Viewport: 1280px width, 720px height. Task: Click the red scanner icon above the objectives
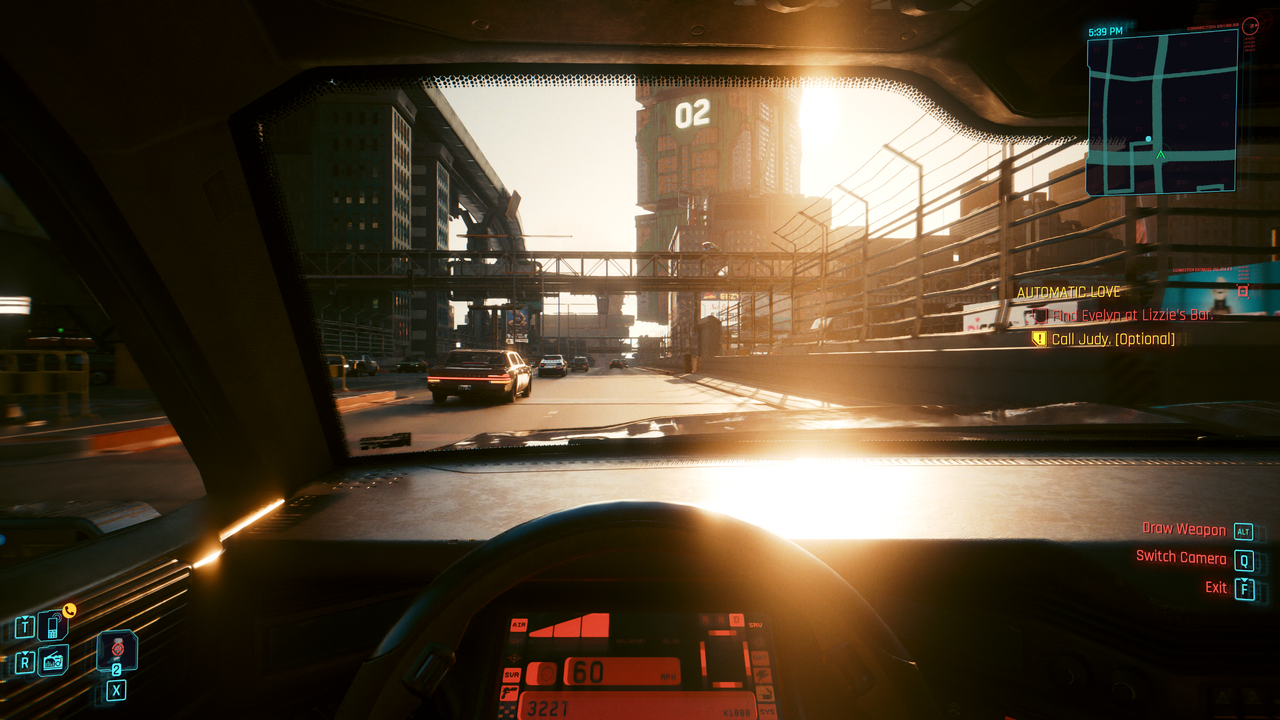coord(1243,291)
